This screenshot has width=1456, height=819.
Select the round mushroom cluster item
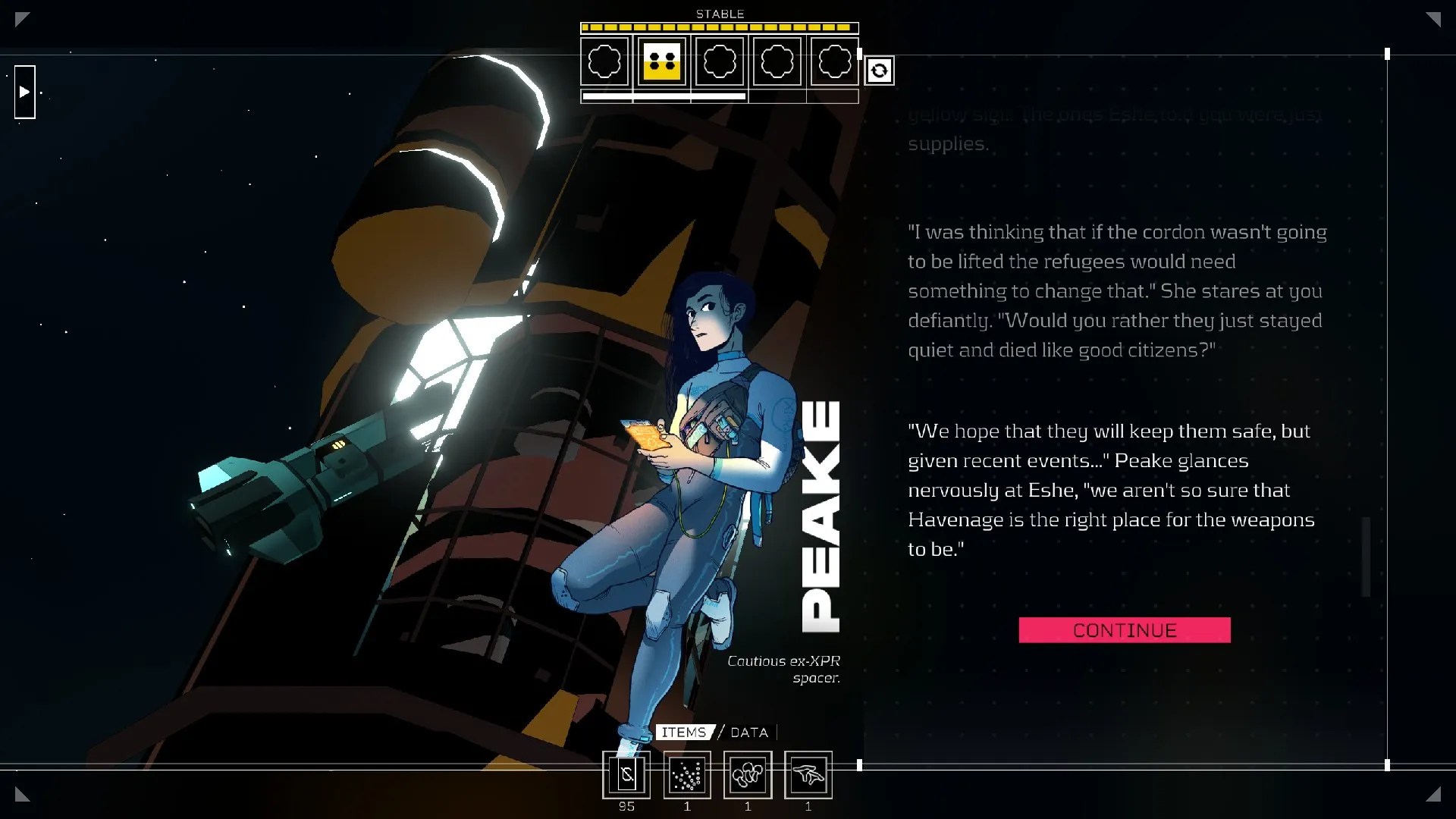coord(748,775)
